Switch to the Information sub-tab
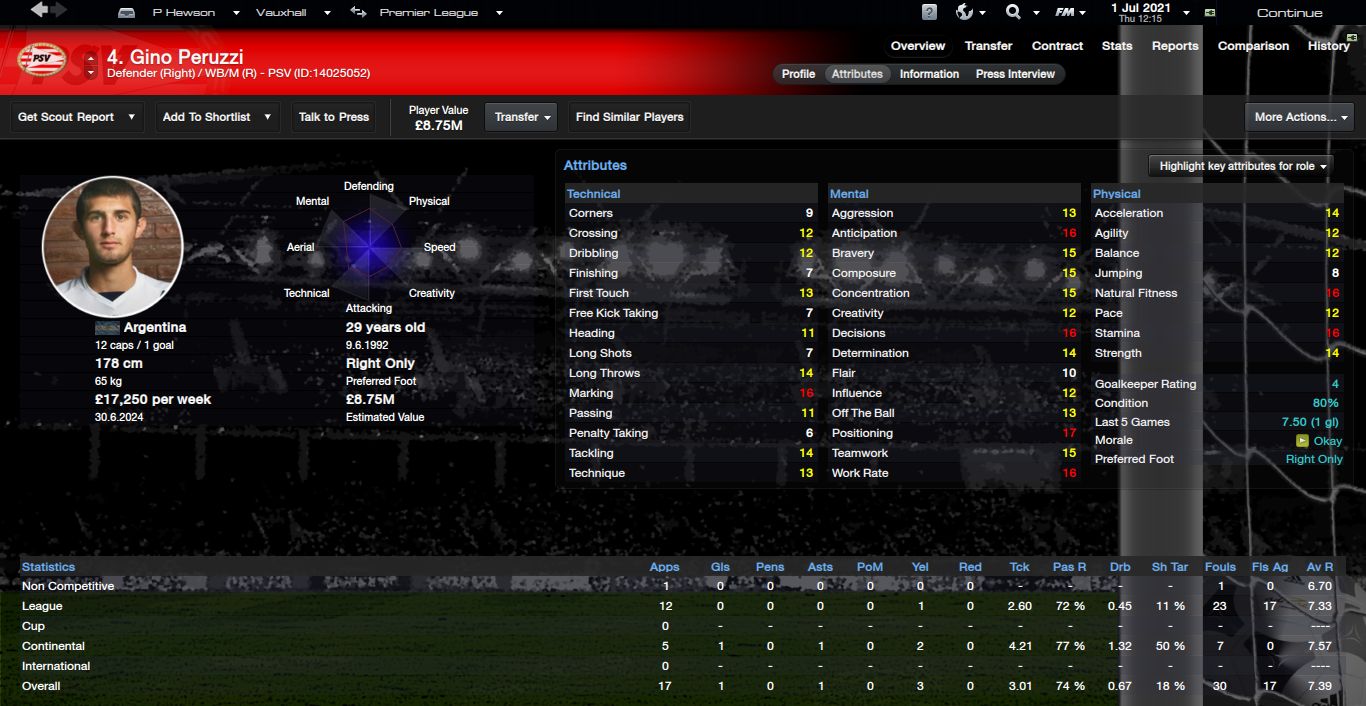Screen dimensions: 1366x706 click(x=929, y=74)
